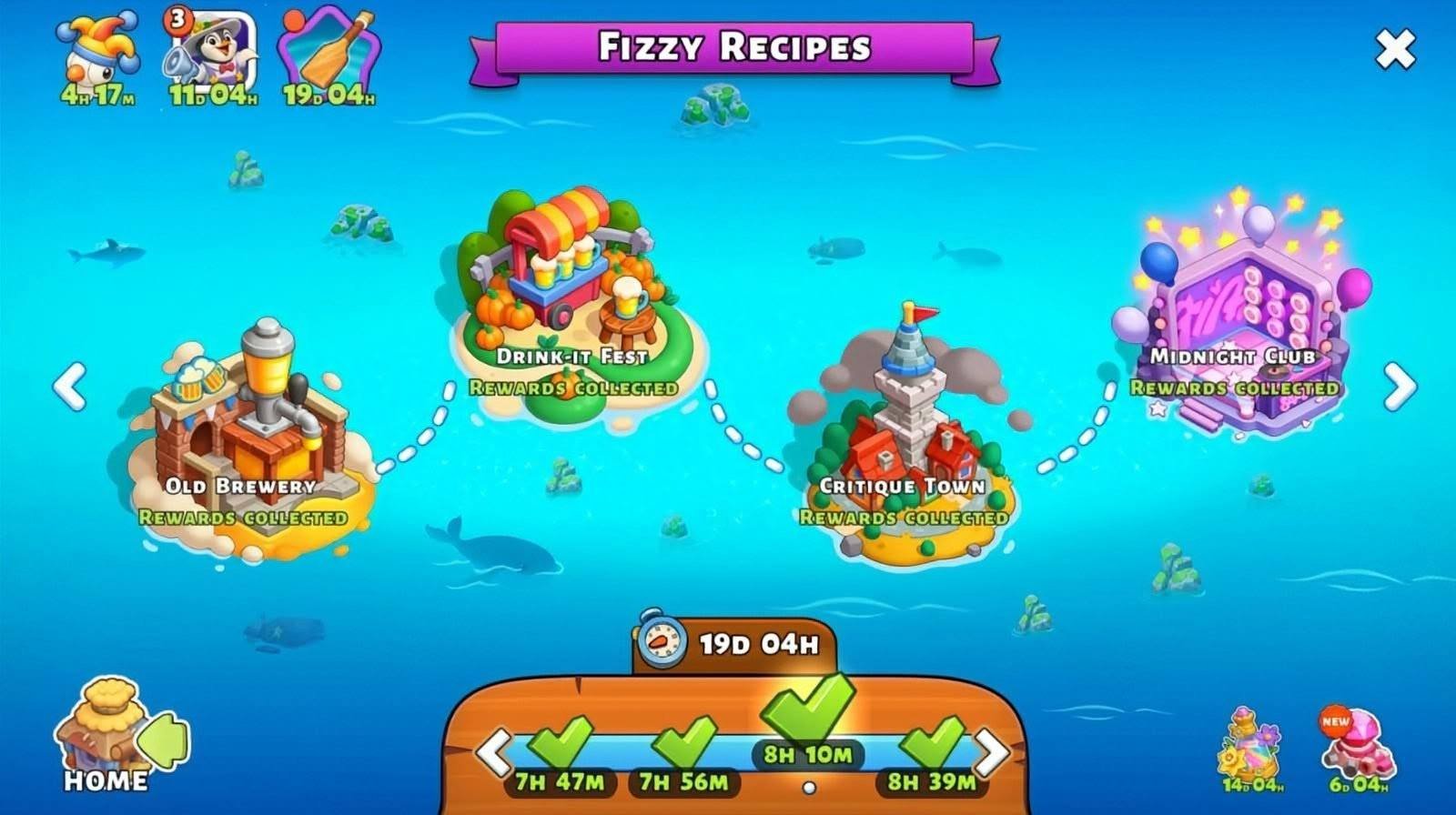Show the next islands with the right arrow
This screenshot has height=815, width=1456.
click(1400, 387)
